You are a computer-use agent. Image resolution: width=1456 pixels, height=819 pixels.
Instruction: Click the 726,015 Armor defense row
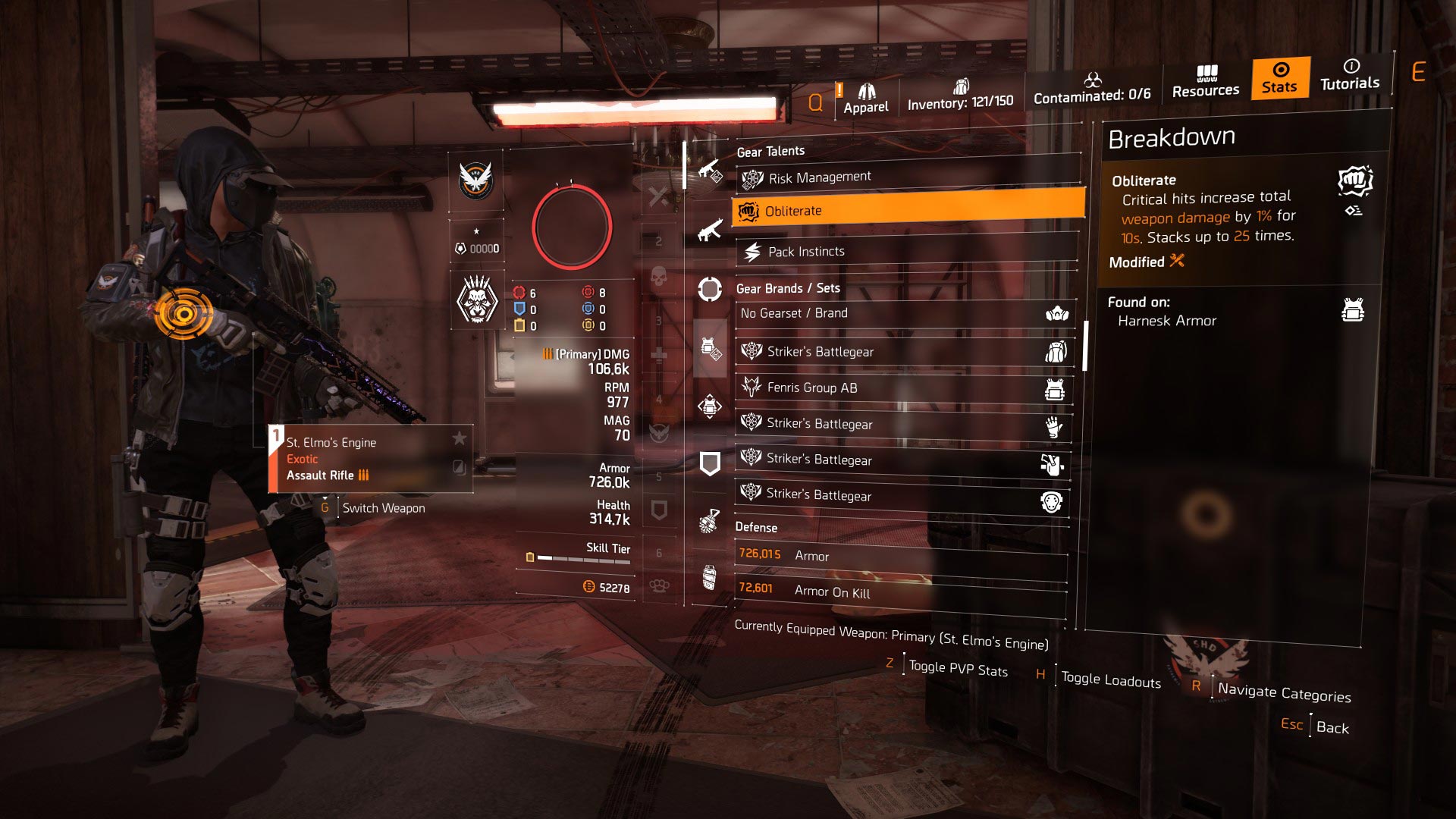tap(901, 556)
